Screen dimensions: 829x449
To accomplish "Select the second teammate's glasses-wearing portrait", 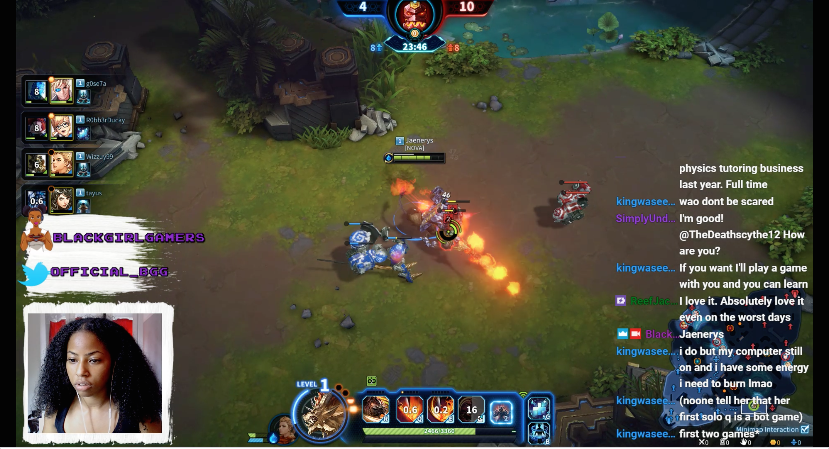I will [62, 127].
